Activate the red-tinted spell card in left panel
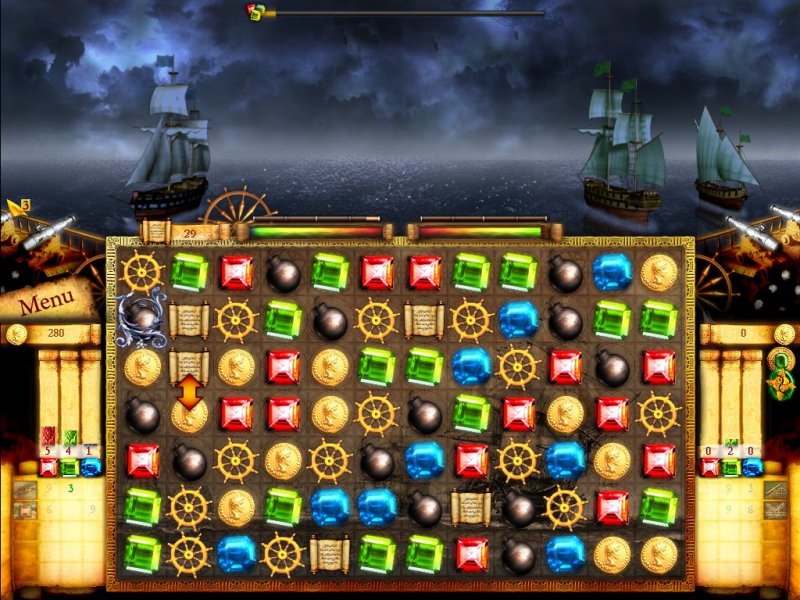 click(x=48, y=435)
